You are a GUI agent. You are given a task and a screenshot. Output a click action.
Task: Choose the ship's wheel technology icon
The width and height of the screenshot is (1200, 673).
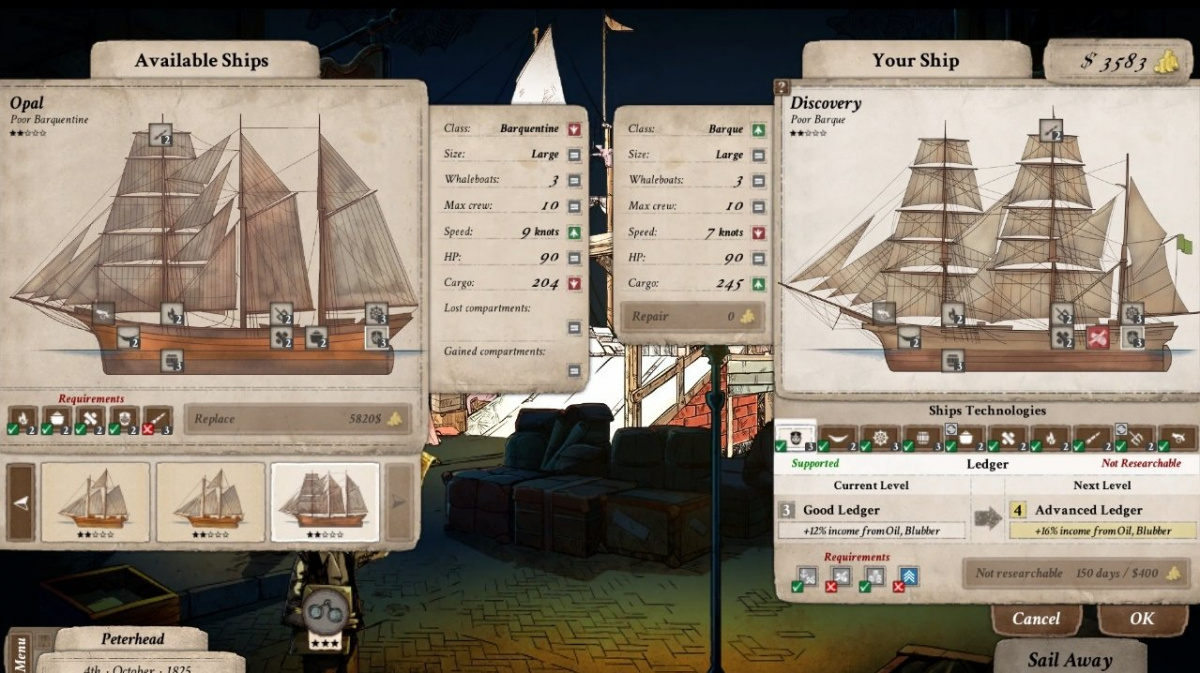coord(880,438)
